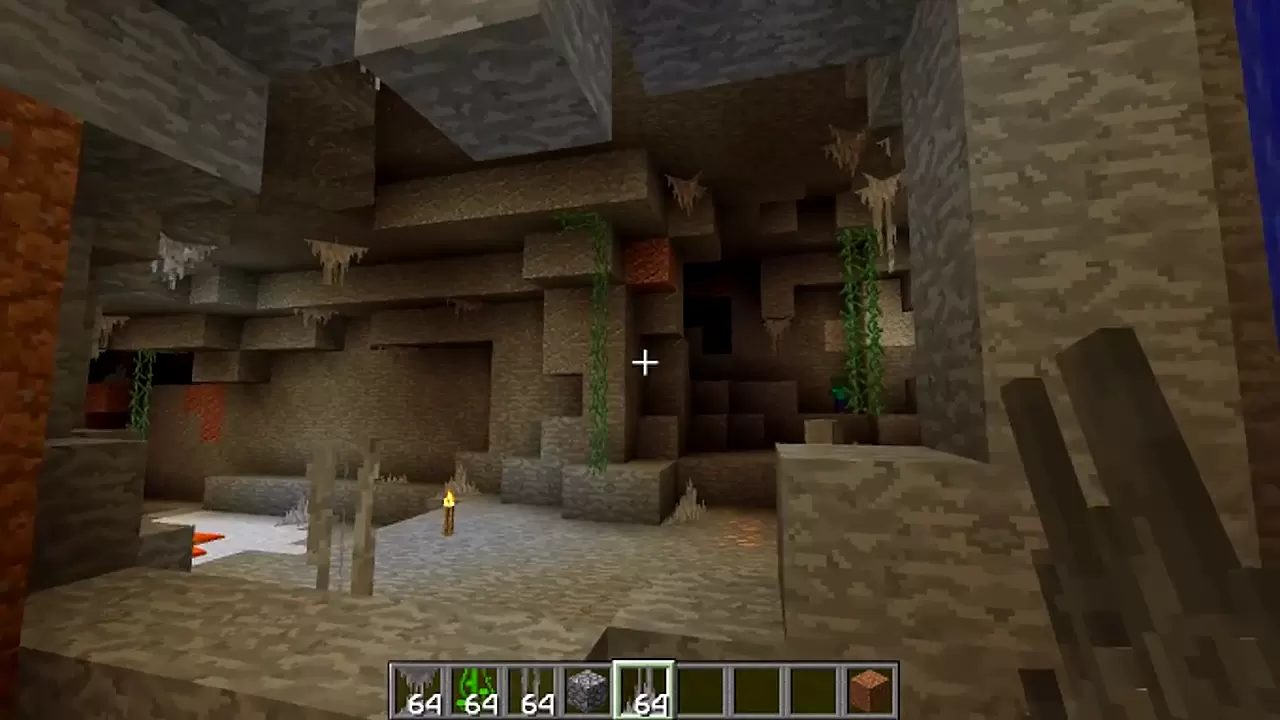Click the crosshair at screen center
This screenshot has width=1280, height=720.
coord(643,362)
